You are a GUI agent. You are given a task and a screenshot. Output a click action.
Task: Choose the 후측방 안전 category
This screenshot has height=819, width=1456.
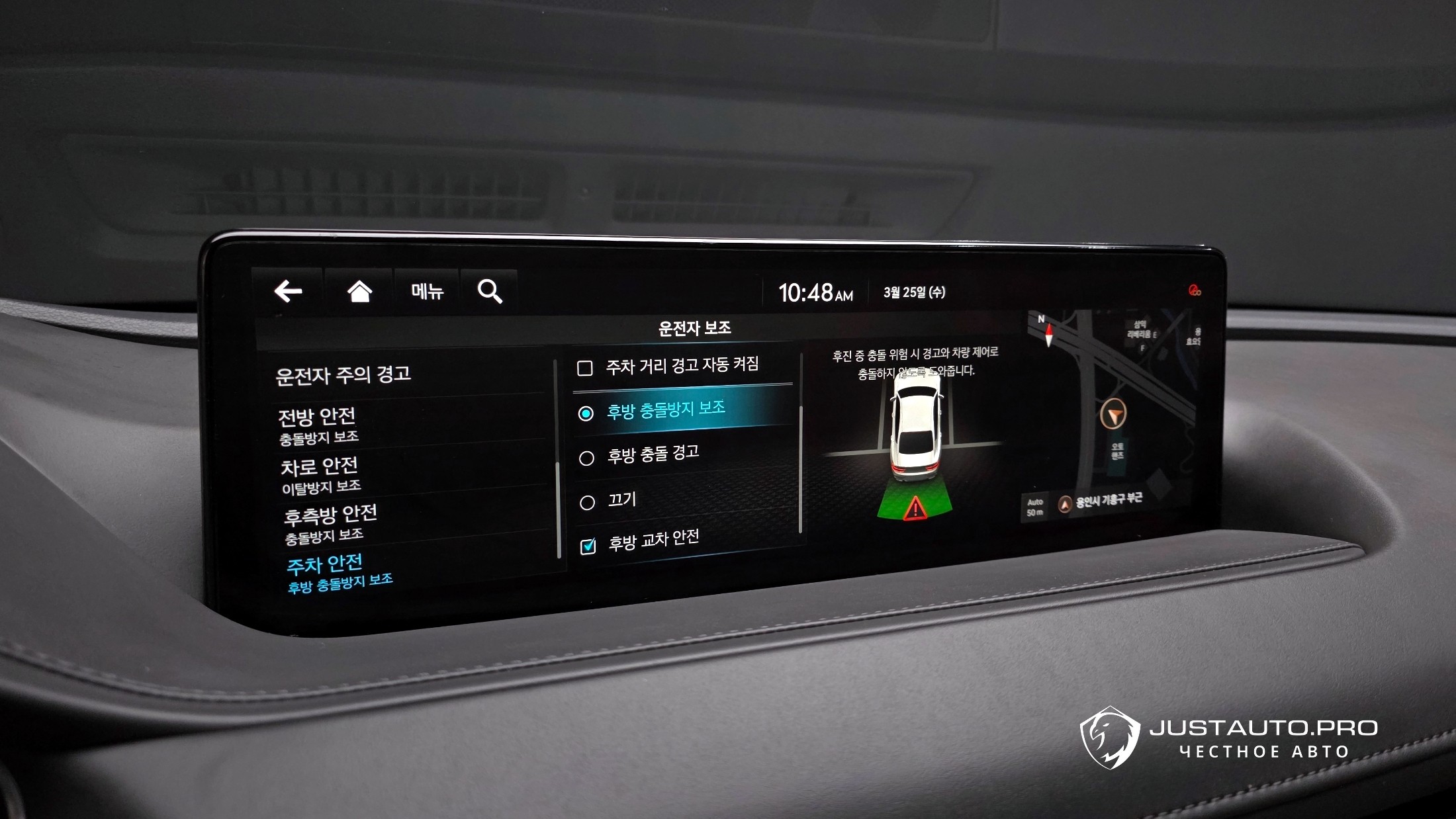click(330, 523)
